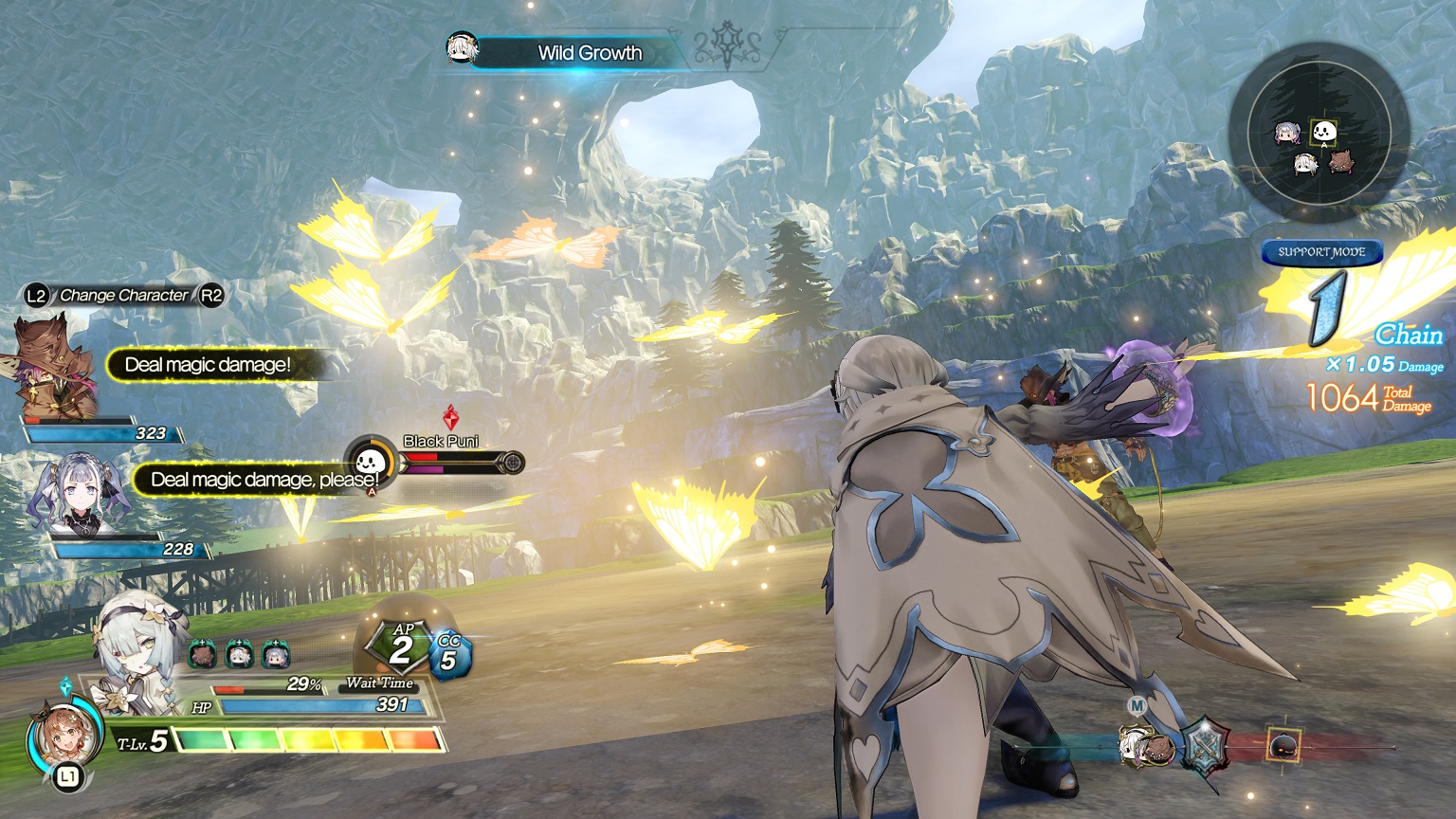The width and height of the screenshot is (1456, 819).
Task: Select the twin-tail girl party portrait
Action: point(78,495)
